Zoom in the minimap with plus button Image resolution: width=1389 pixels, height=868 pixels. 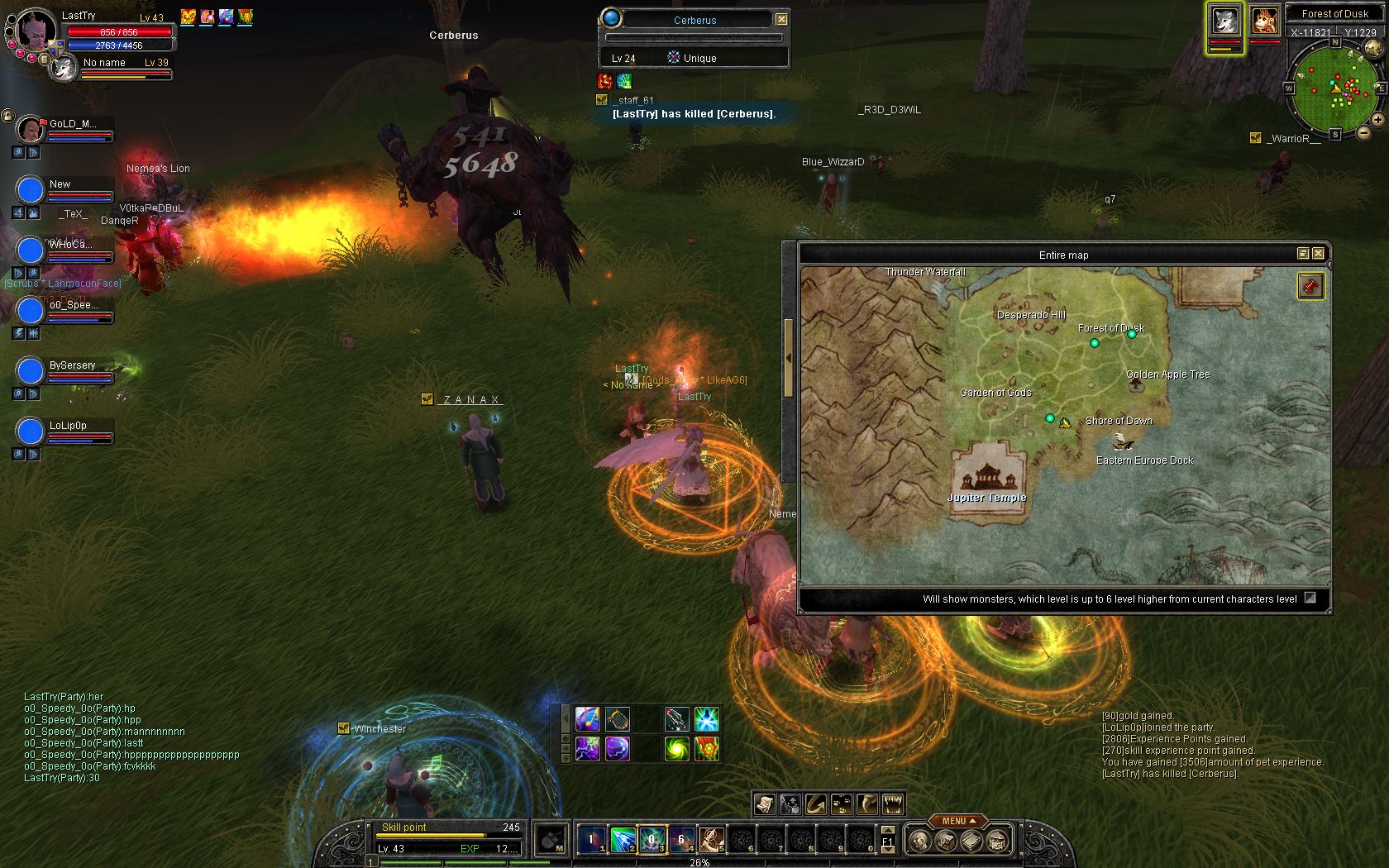pyautogui.click(x=1377, y=120)
